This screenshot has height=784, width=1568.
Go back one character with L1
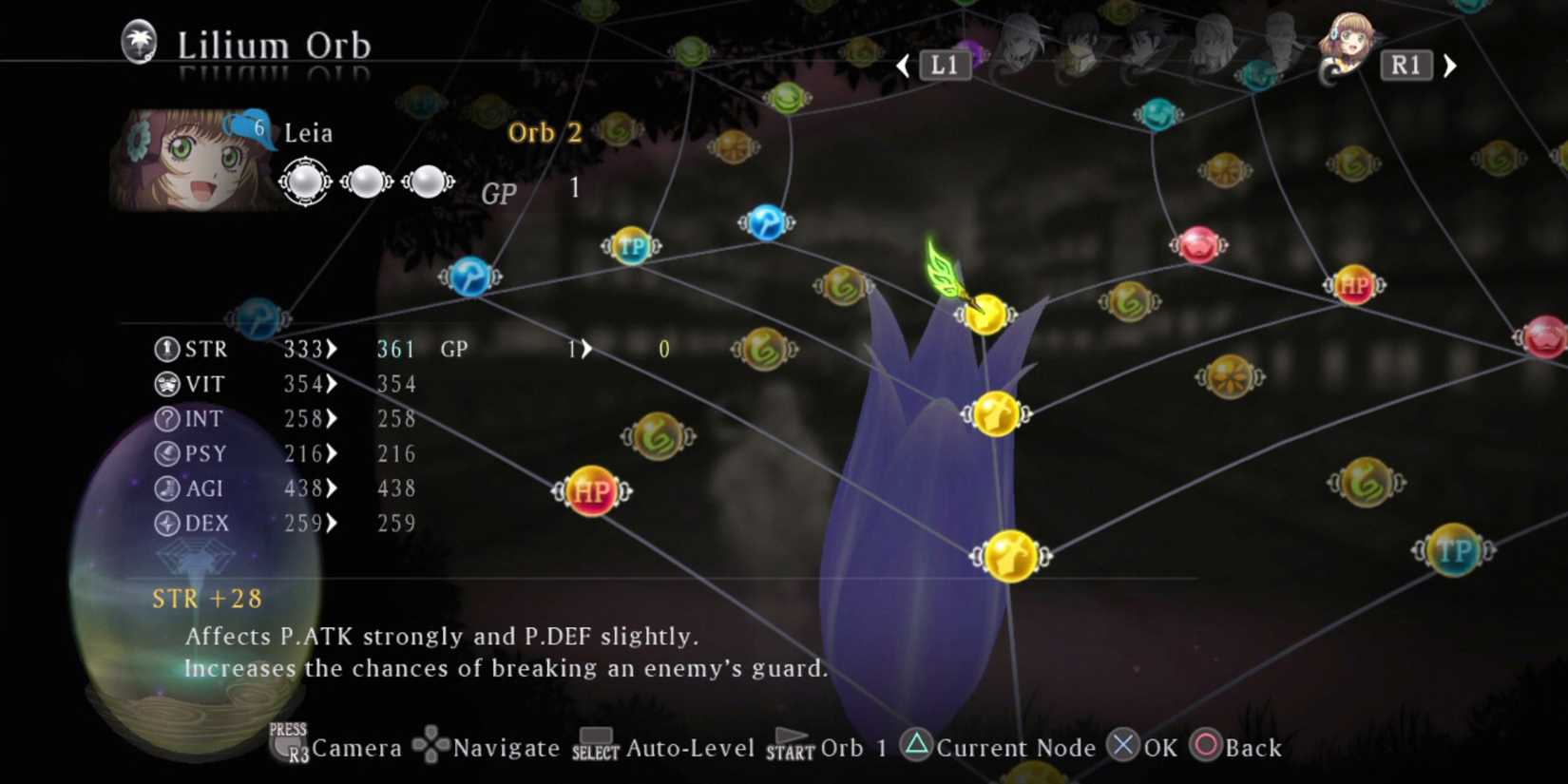(944, 65)
